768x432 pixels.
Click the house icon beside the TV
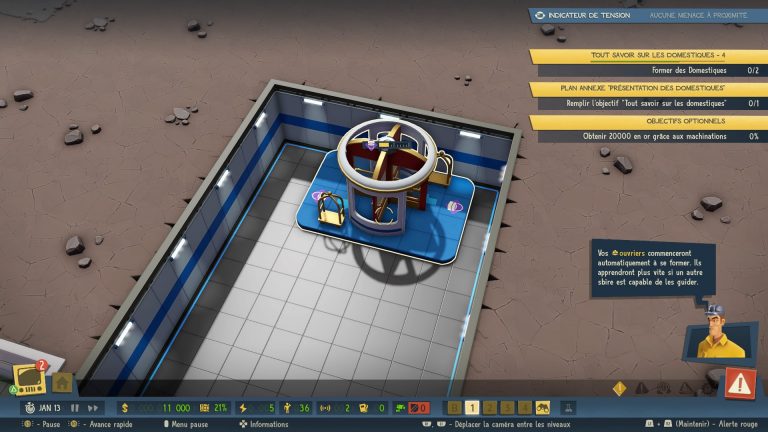61,382
